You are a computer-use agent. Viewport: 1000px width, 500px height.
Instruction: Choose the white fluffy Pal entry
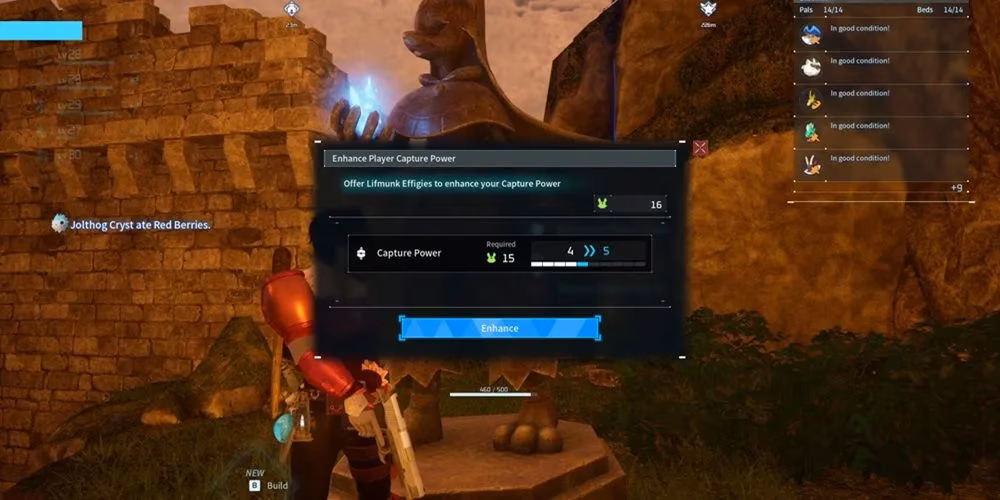(811, 67)
